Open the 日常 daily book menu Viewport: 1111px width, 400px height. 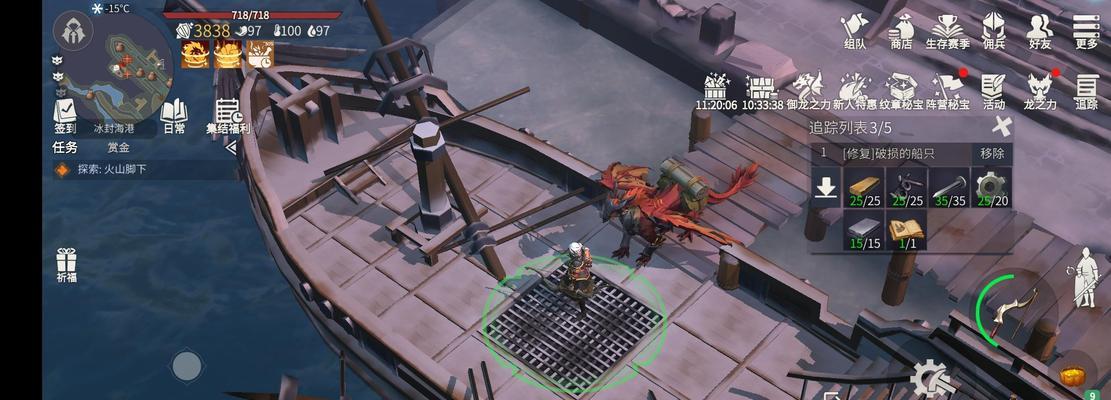pos(174,114)
